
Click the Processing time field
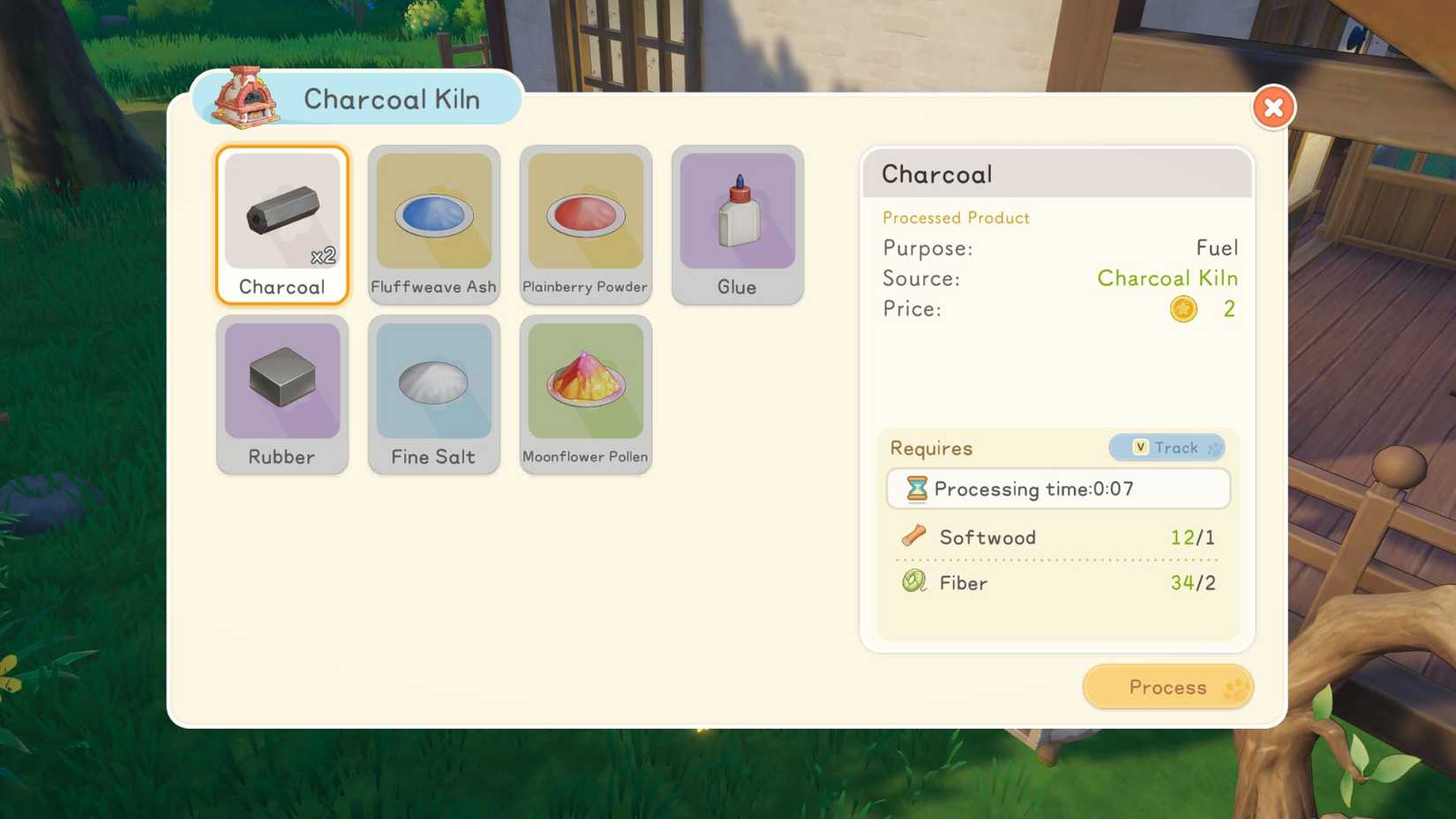point(1058,488)
